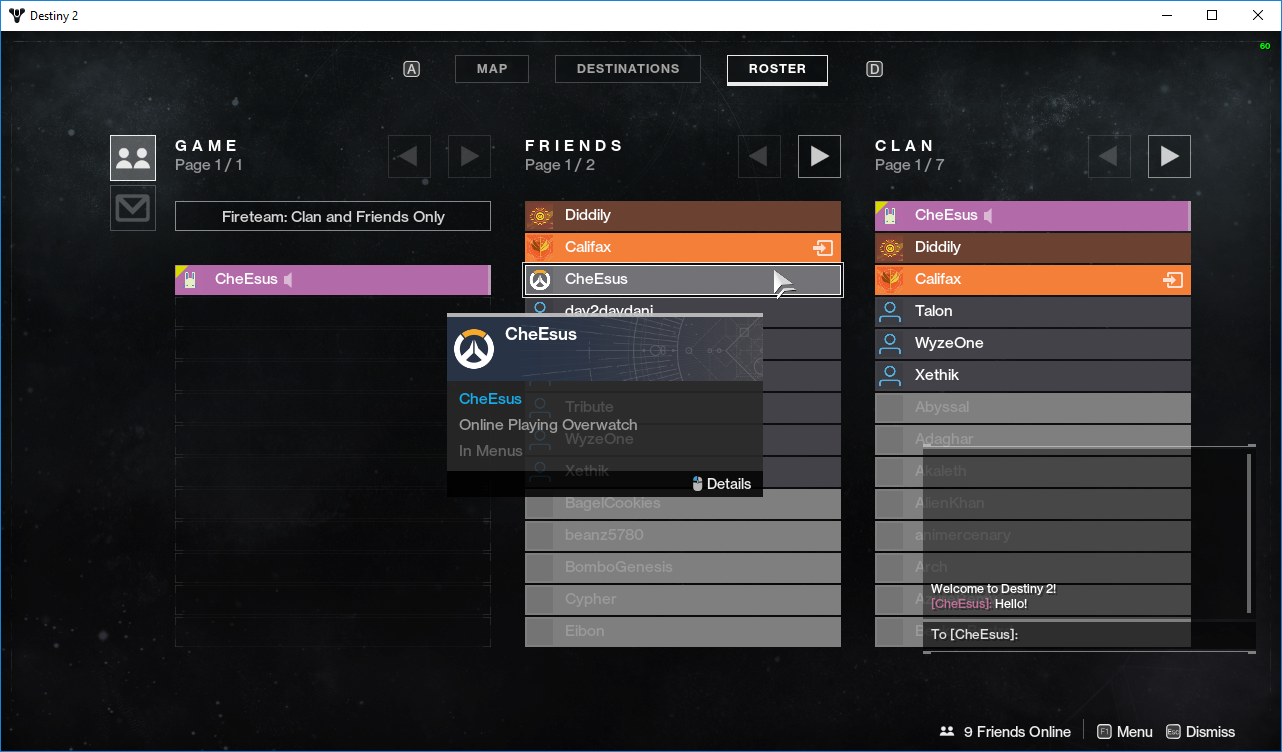The image size is (1282, 752).
Task: Show the roster people icon view
Action: point(133,158)
